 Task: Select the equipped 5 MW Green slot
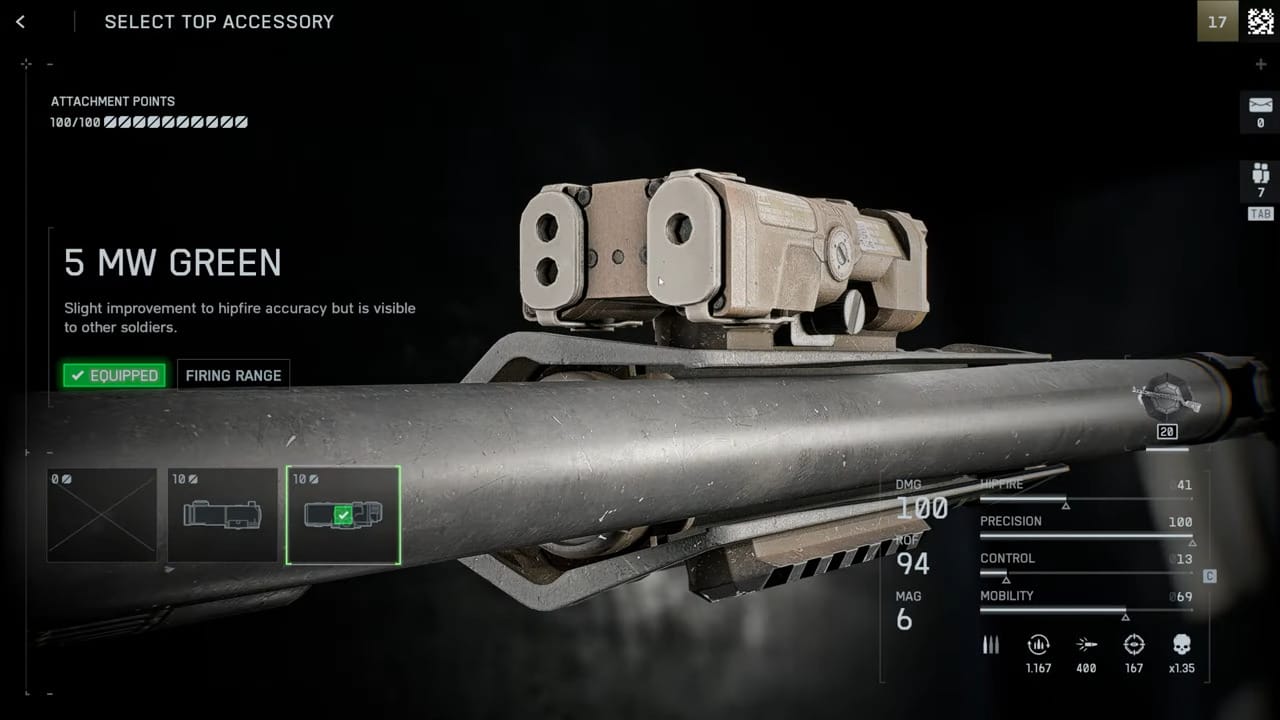pyautogui.click(x=343, y=514)
